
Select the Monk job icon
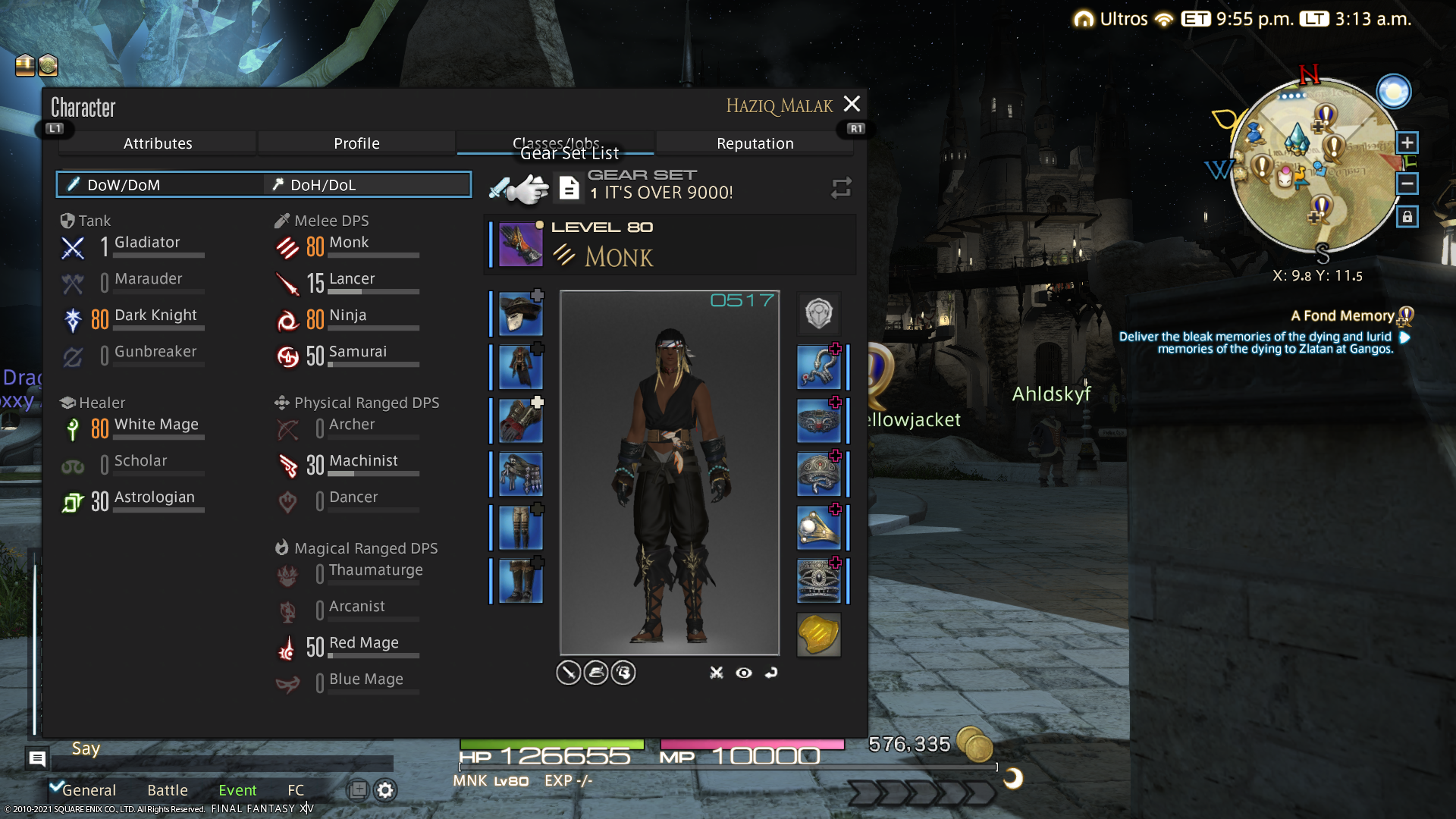click(288, 246)
